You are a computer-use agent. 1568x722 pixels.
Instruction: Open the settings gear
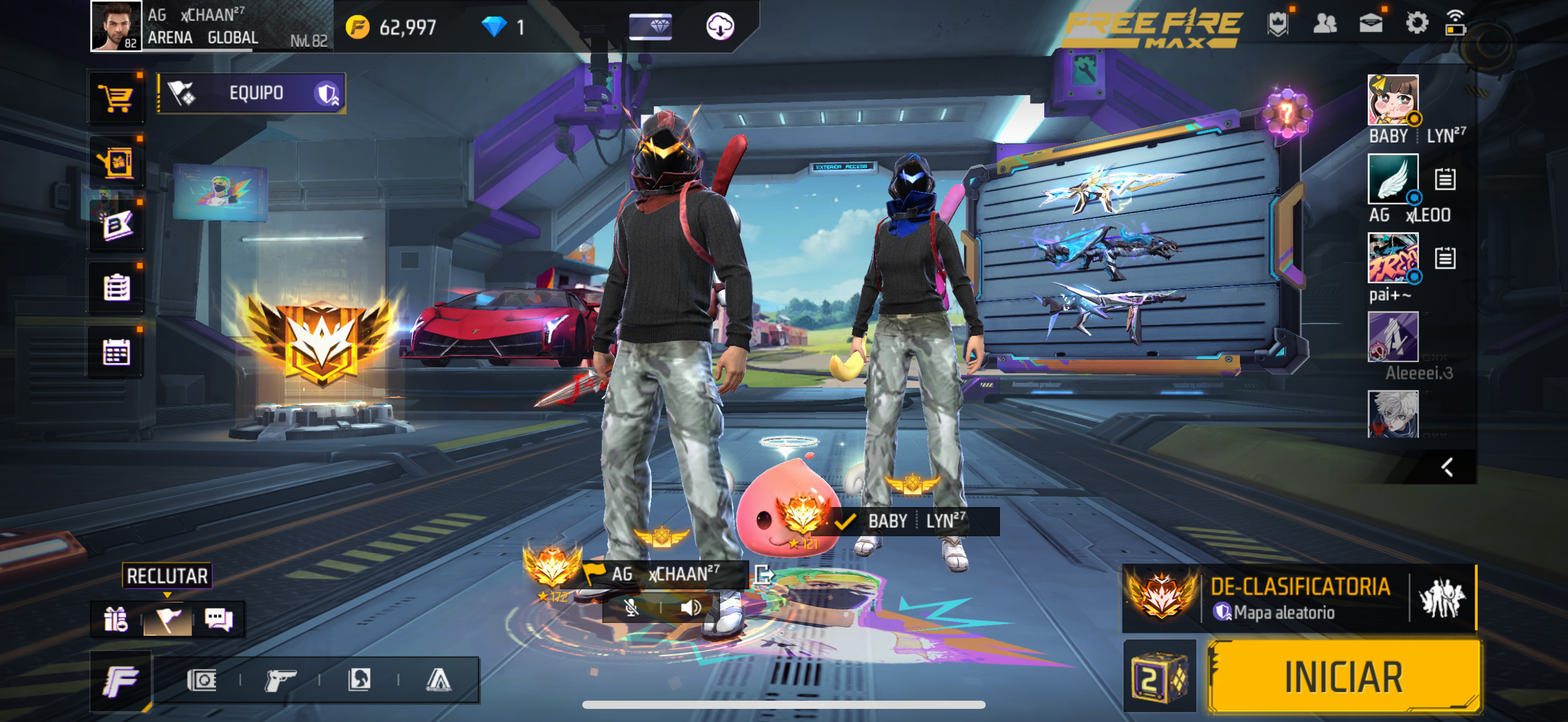pos(1416,24)
